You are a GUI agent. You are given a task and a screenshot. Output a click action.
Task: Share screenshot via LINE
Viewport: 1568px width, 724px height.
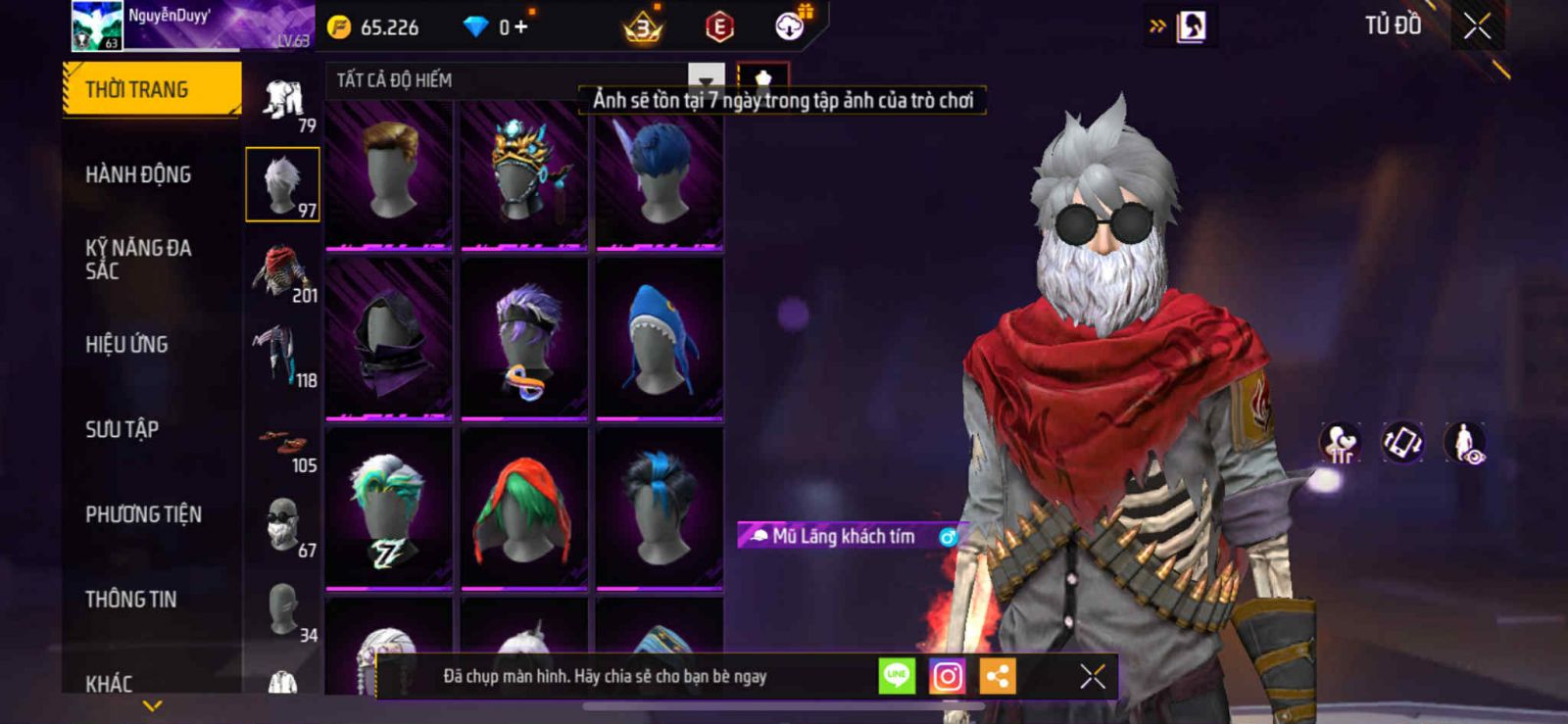[x=897, y=675]
